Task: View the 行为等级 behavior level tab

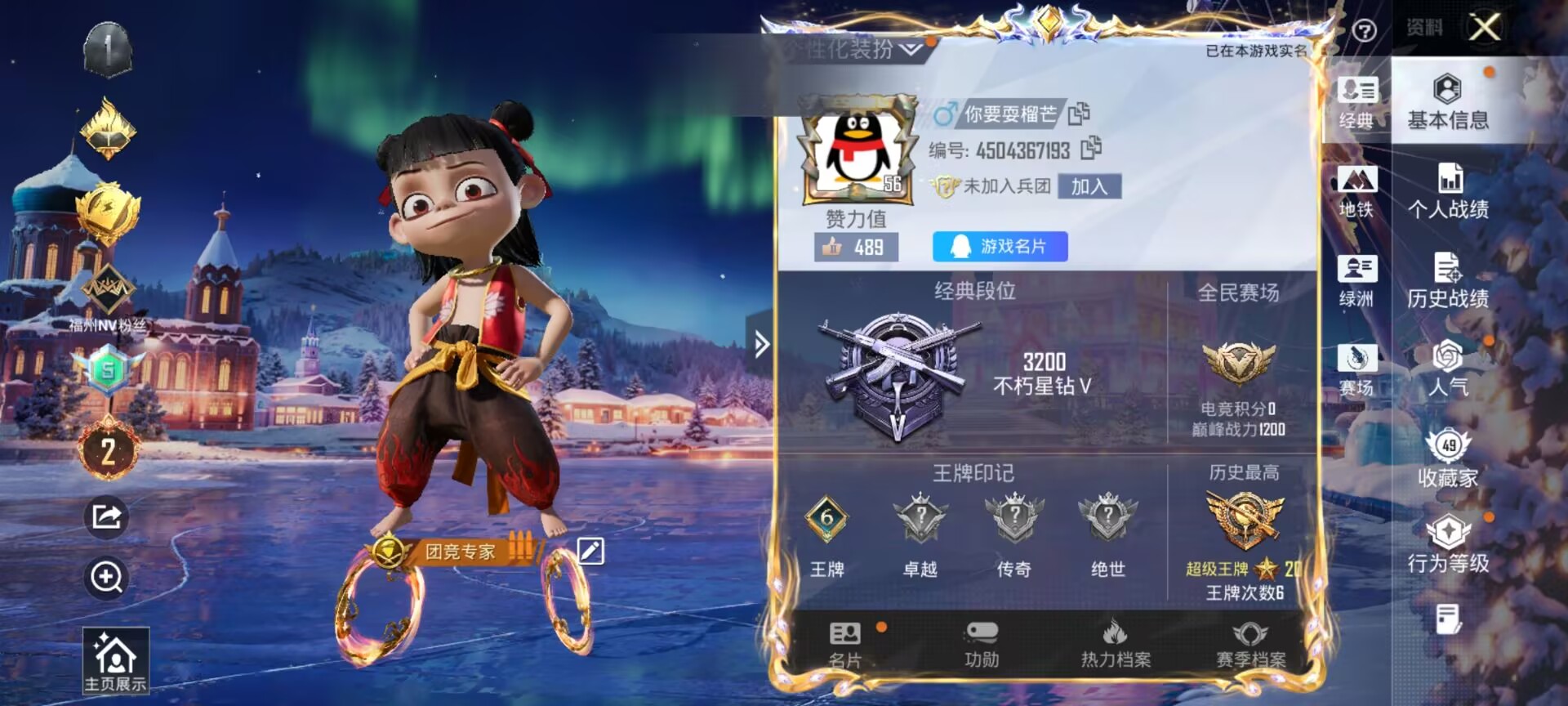Action: point(1447,545)
